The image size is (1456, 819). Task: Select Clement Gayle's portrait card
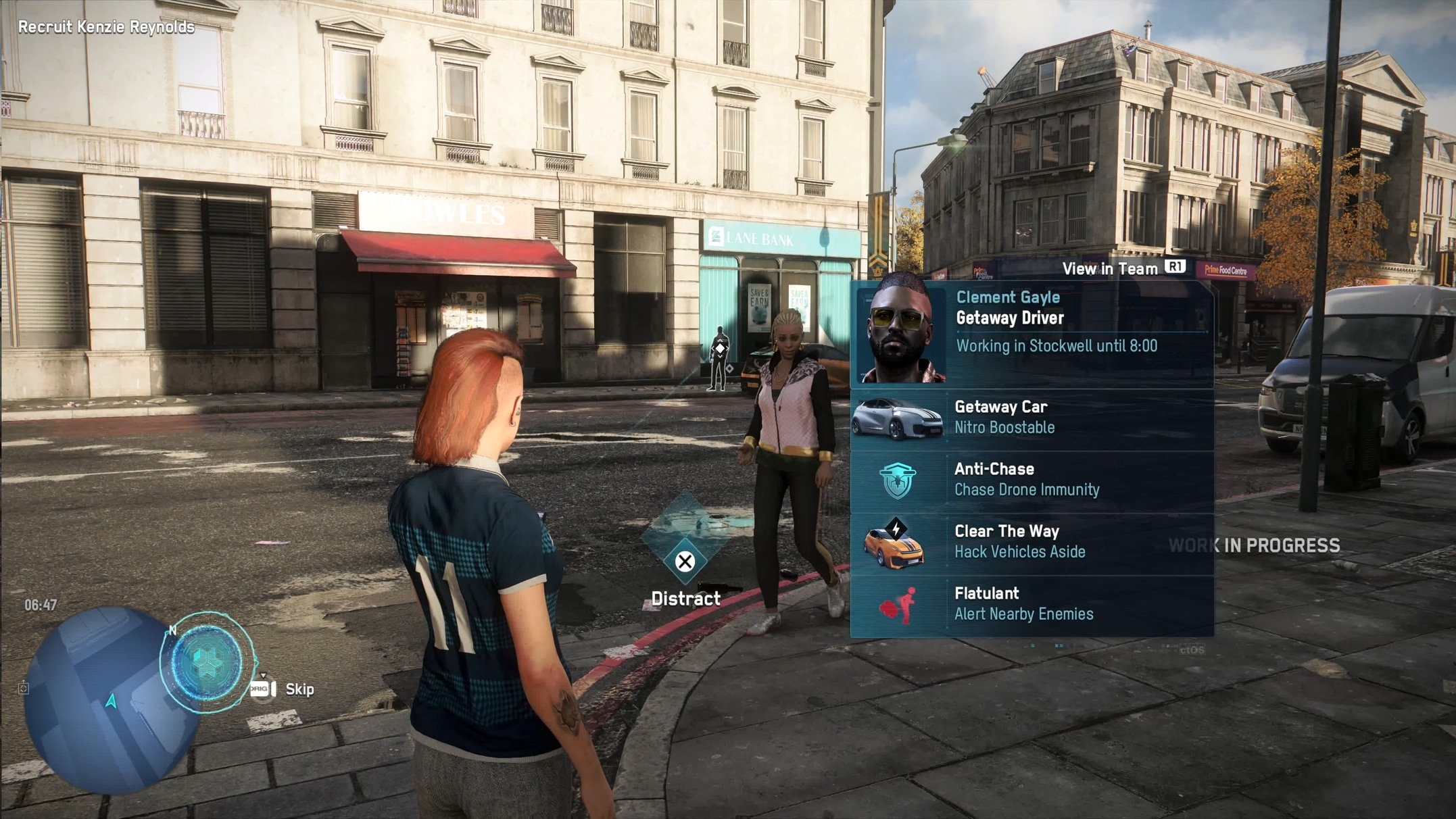(x=1032, y=331)
